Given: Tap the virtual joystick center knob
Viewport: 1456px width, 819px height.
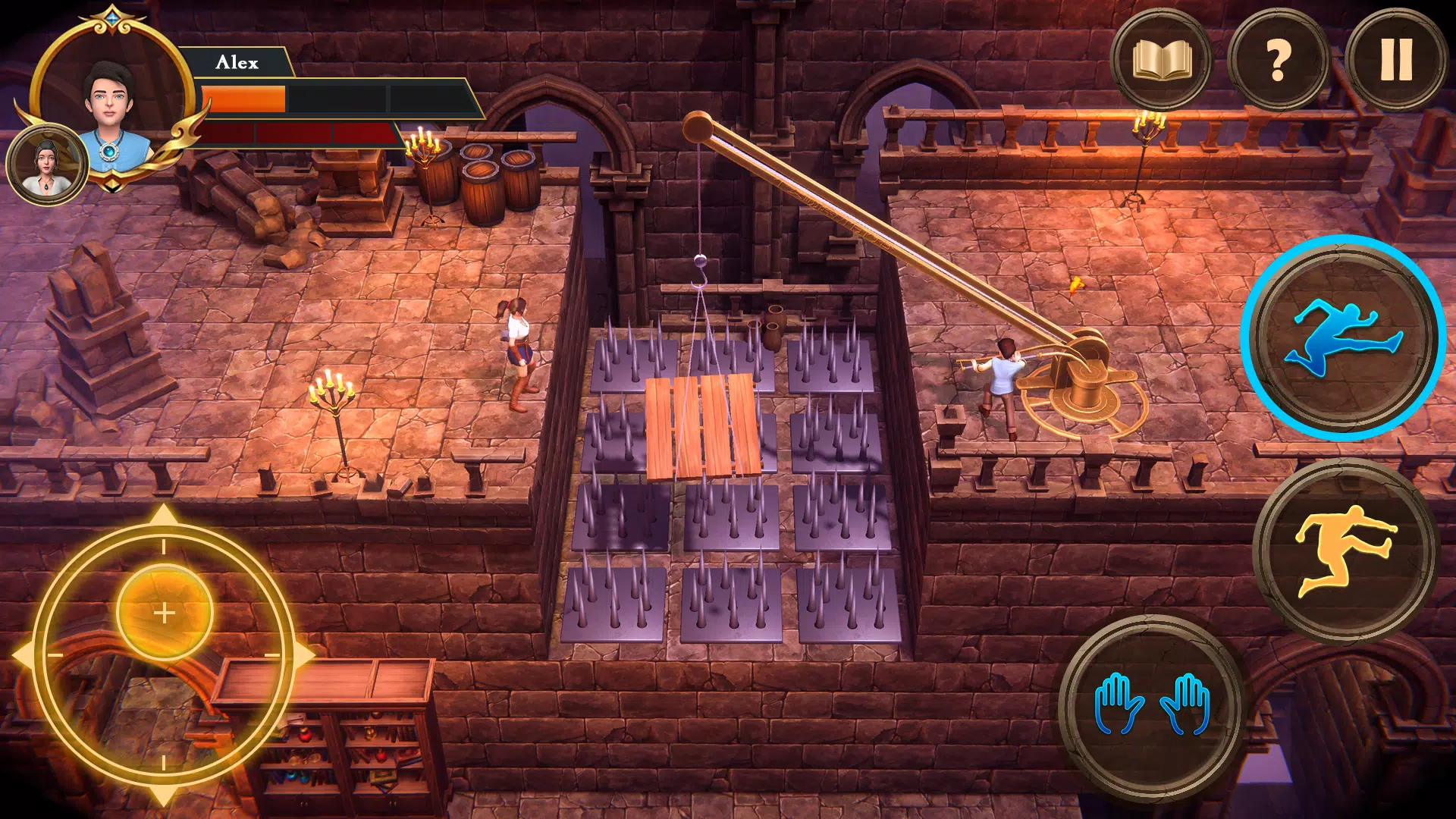Looking at the screenshot, I should point(165,613).
